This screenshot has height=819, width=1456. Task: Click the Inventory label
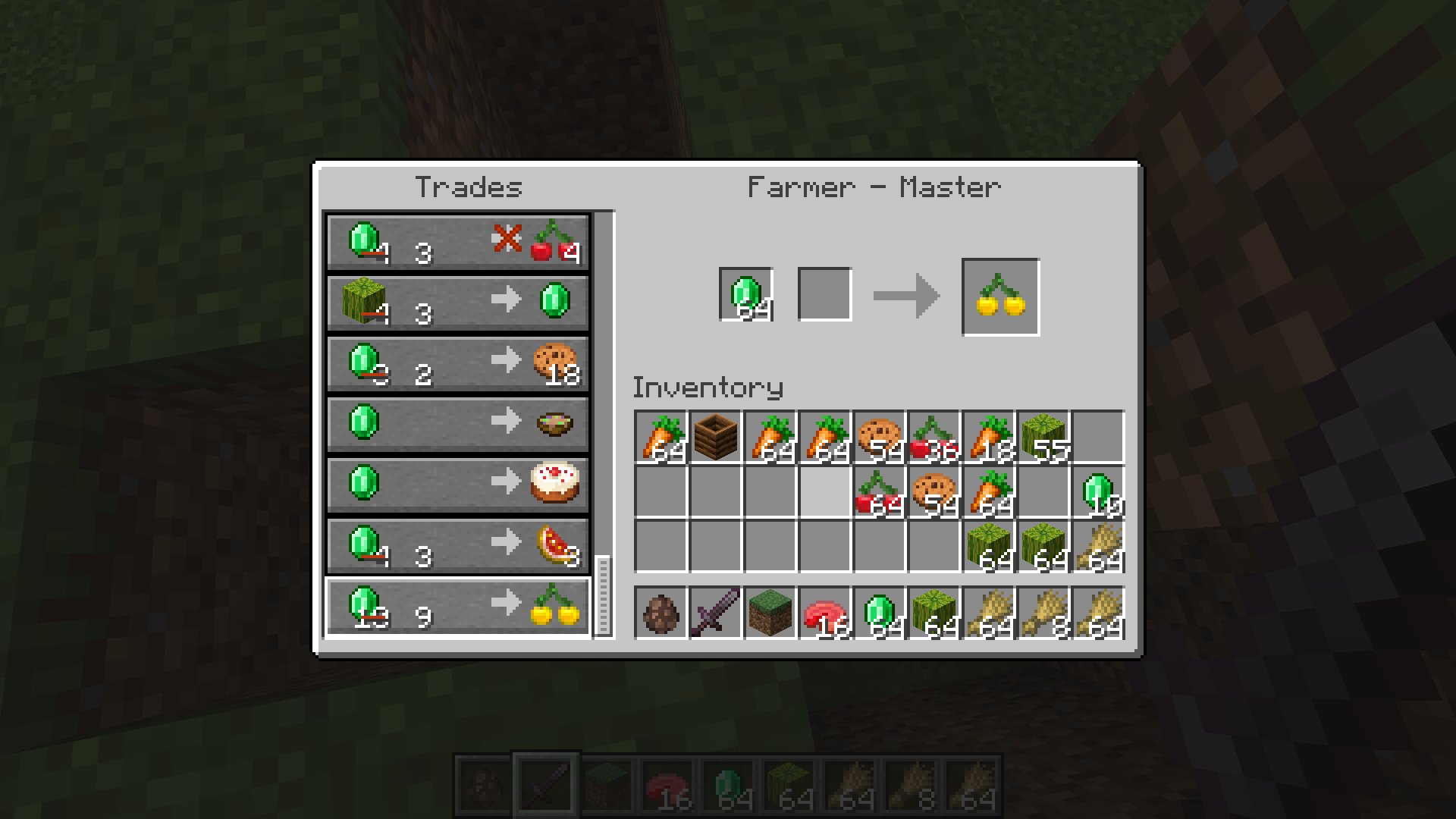click(x=708, y=387)
